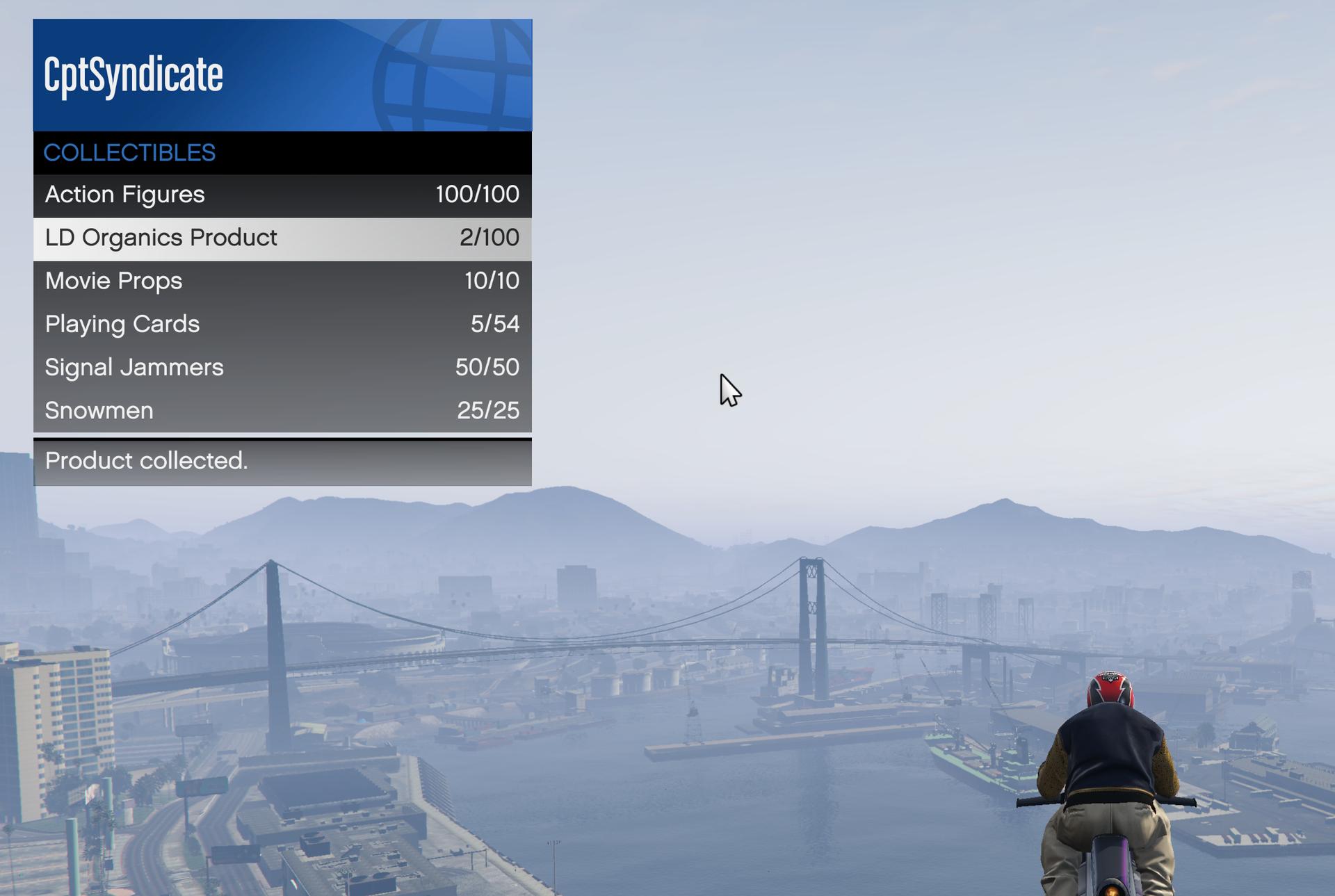This screenshot has width=1335, height=896.
Task: Choose LD Organics Product entry
Action: [282, 238]
